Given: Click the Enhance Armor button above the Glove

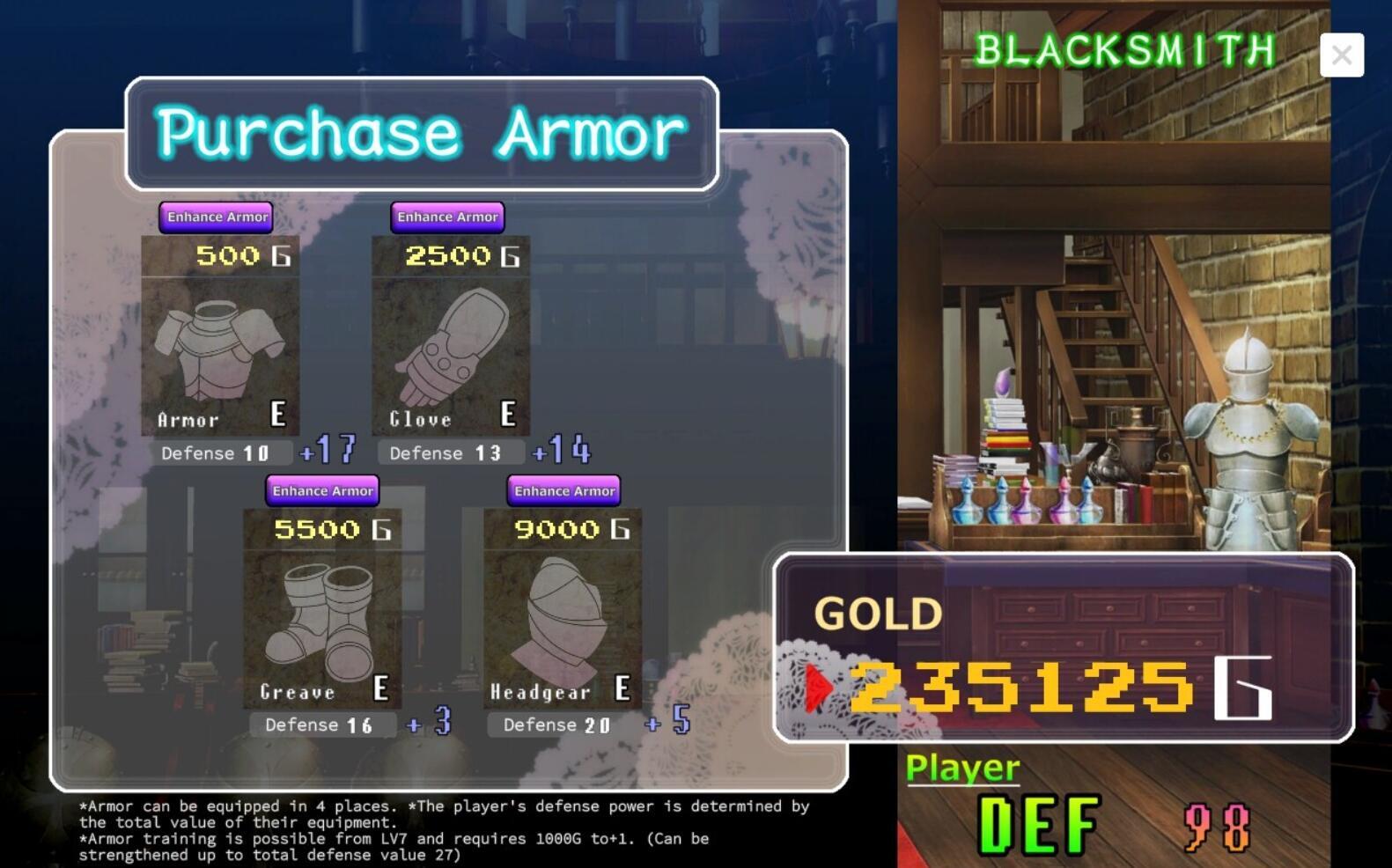Looking at the screenshot, I should pos(447,217).
